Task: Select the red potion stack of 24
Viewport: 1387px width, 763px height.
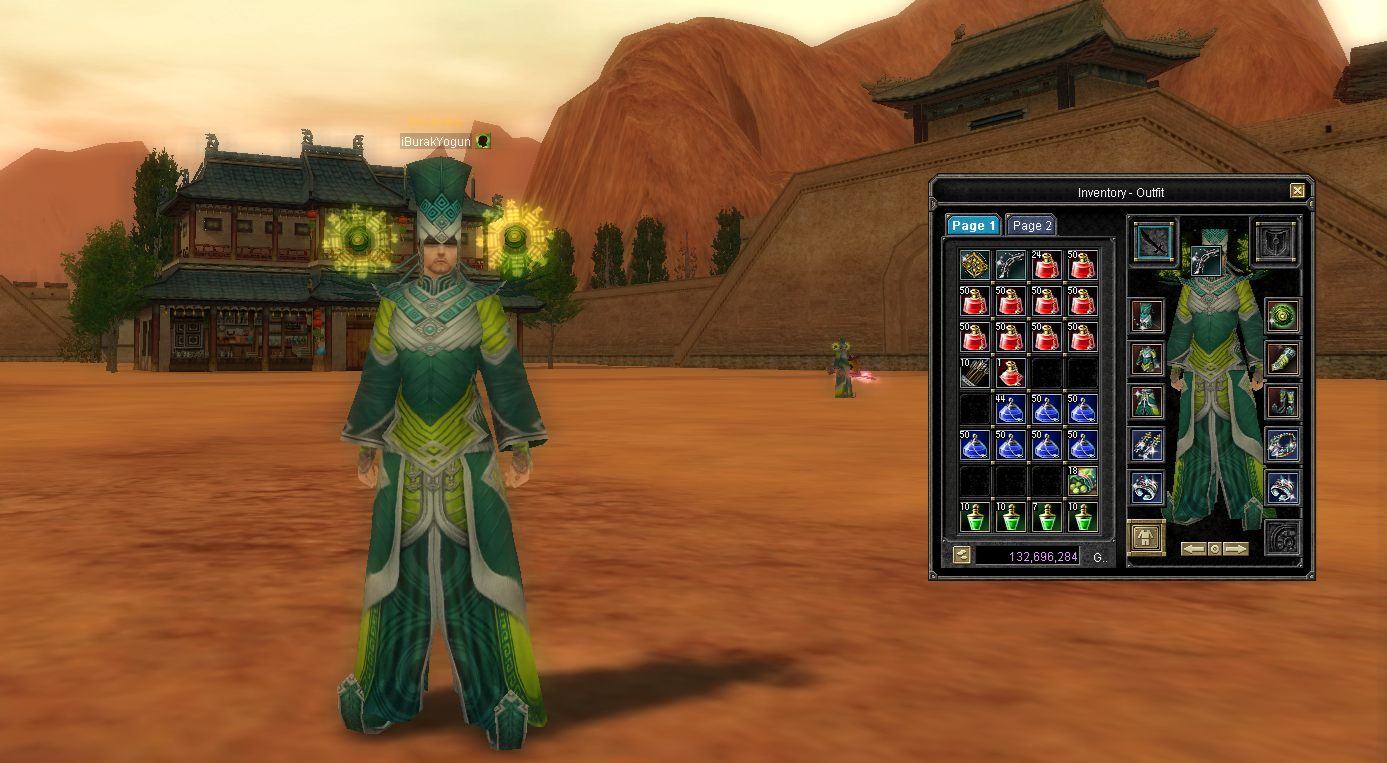Action: click(1046, 265)
